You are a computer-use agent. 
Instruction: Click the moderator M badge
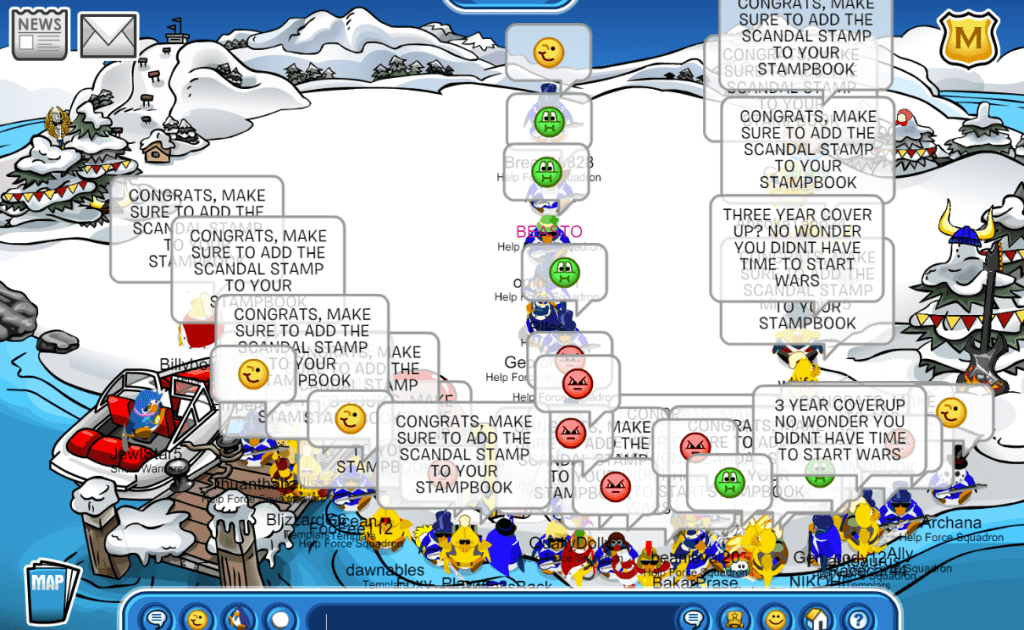click(x=969, y=38)
